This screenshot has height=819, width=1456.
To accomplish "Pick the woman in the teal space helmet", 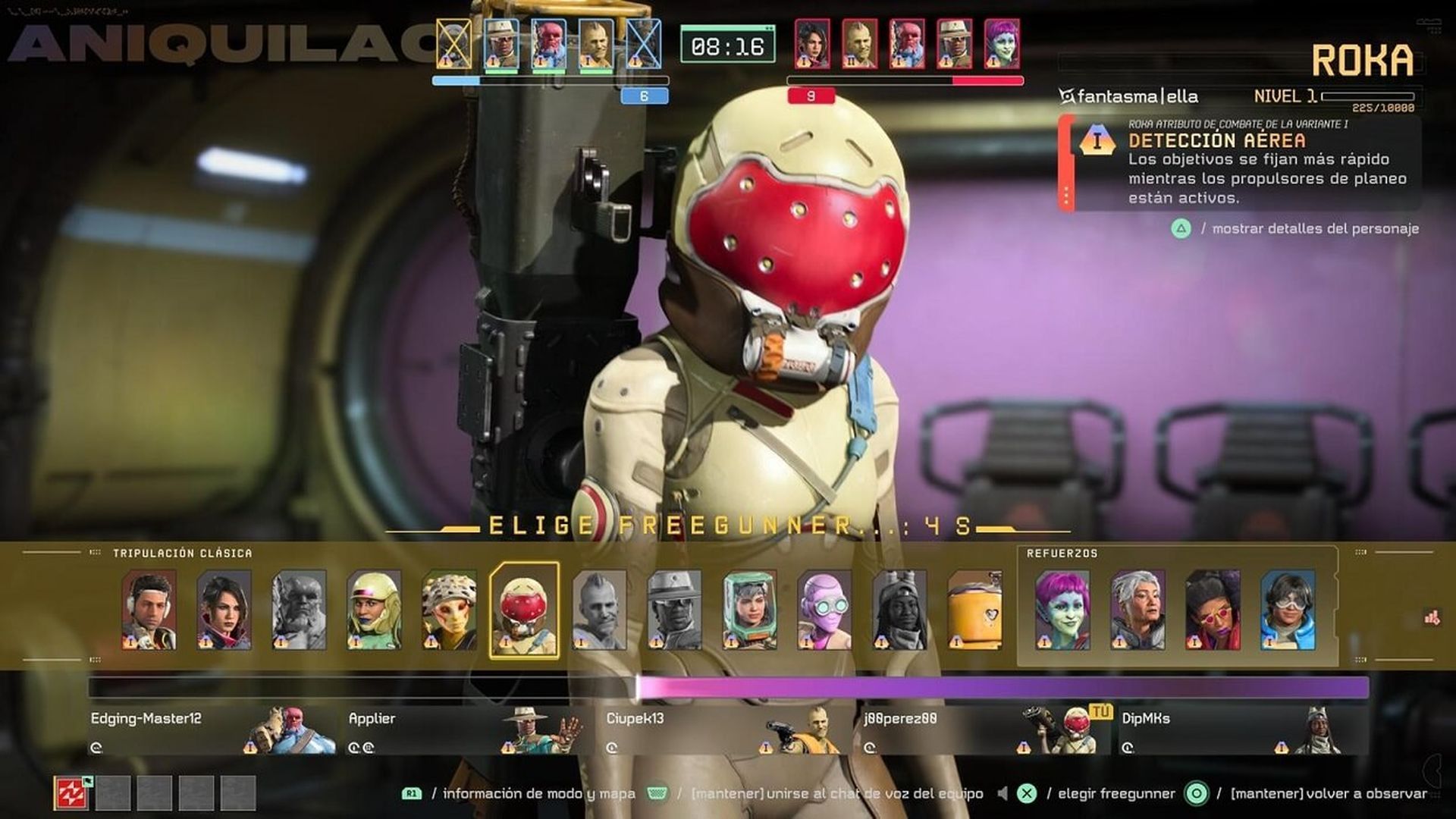I will [x=749, y=610].
